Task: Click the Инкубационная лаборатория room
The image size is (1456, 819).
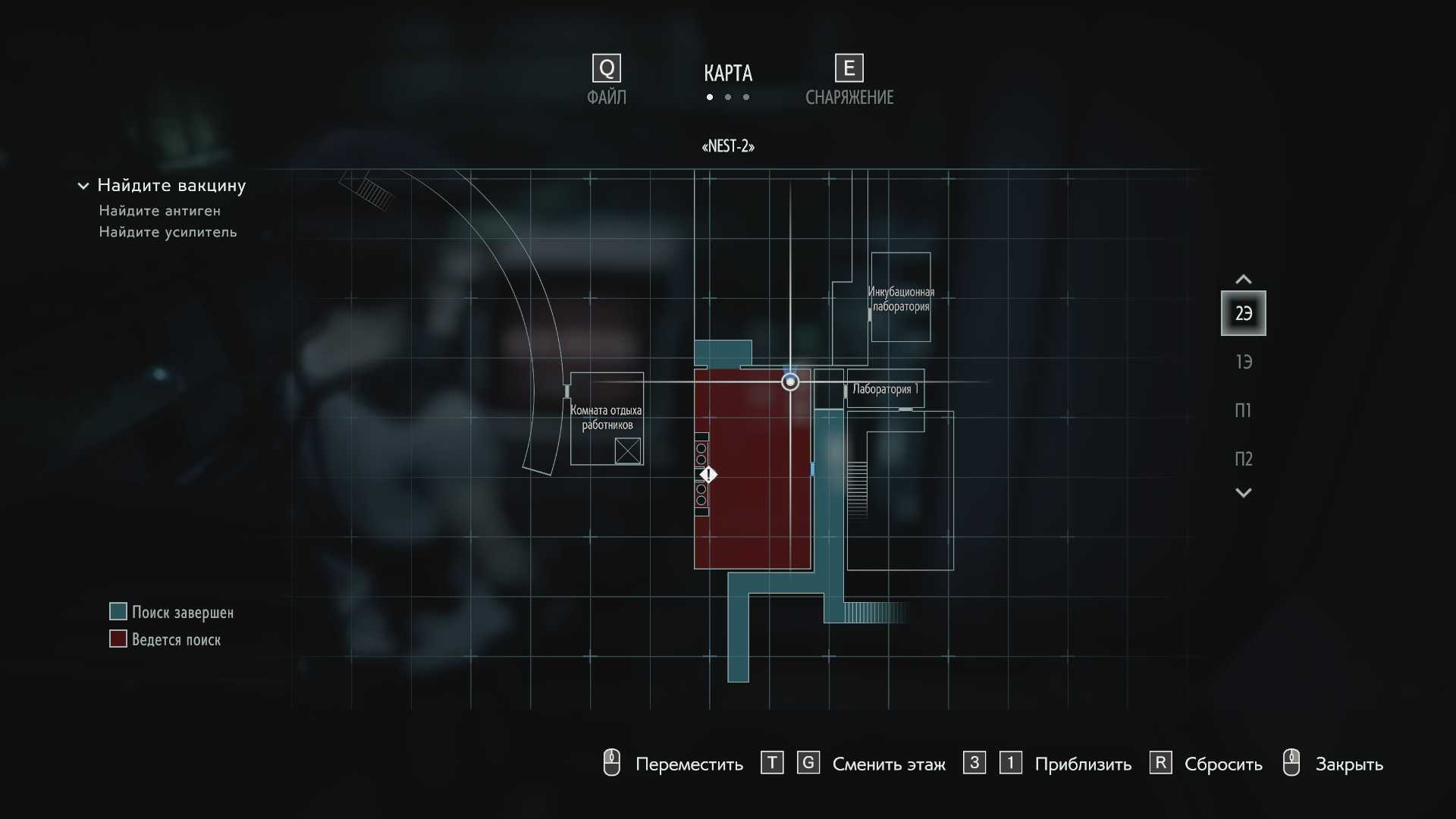Action: pos(901,299)
